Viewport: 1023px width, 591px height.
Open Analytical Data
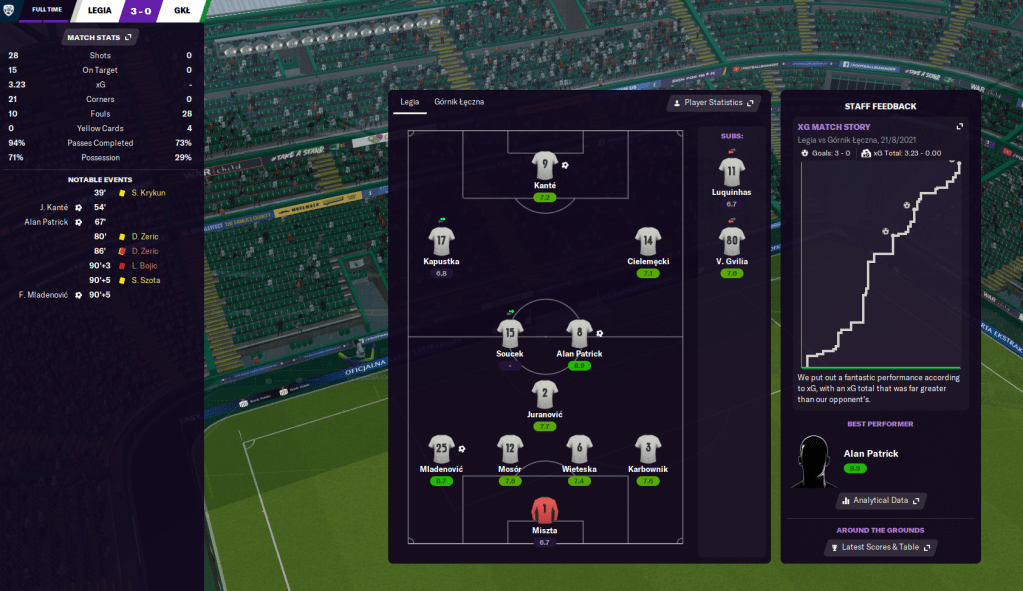point(880,500)
